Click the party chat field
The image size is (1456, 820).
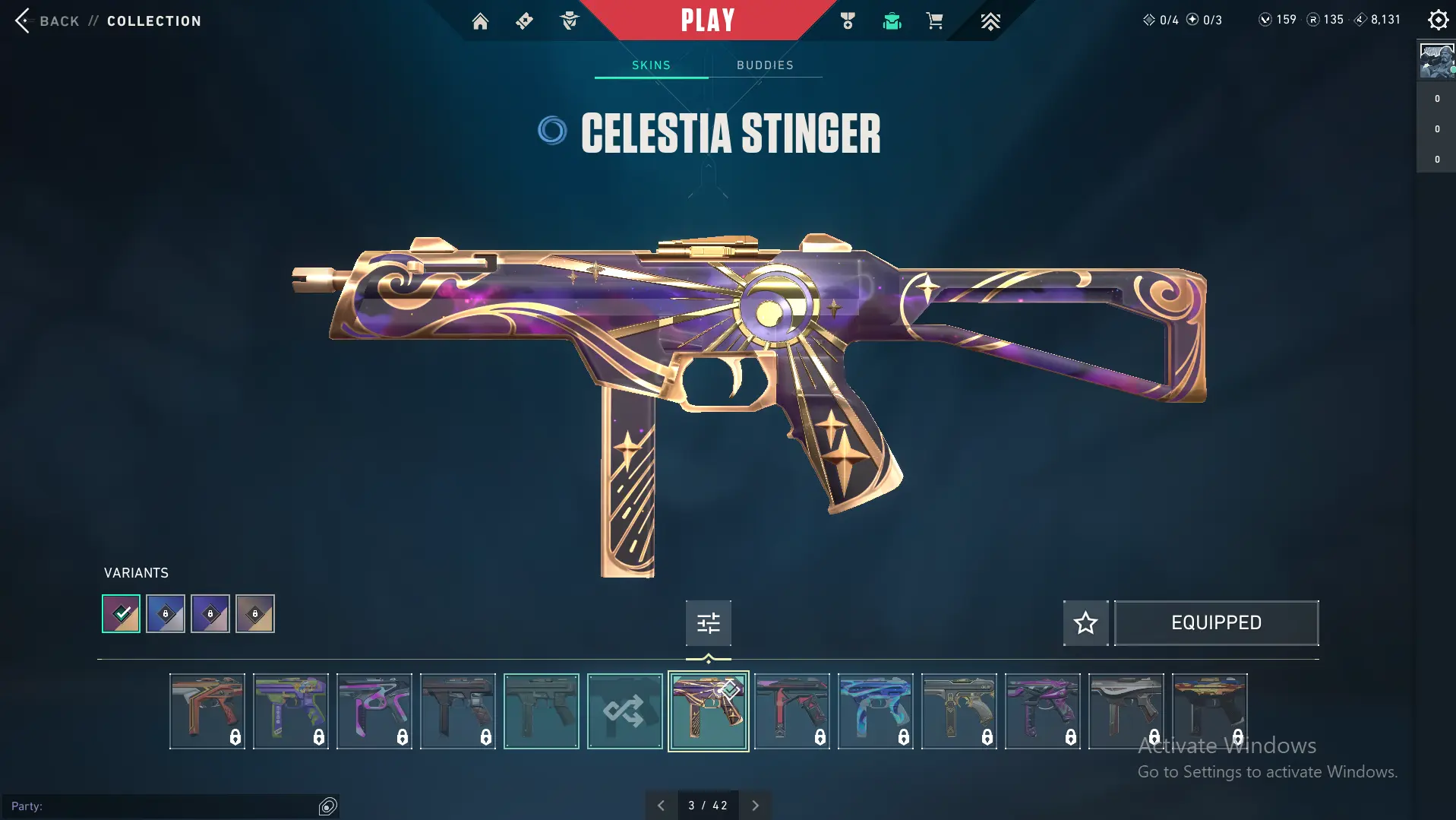click(159, 806)
